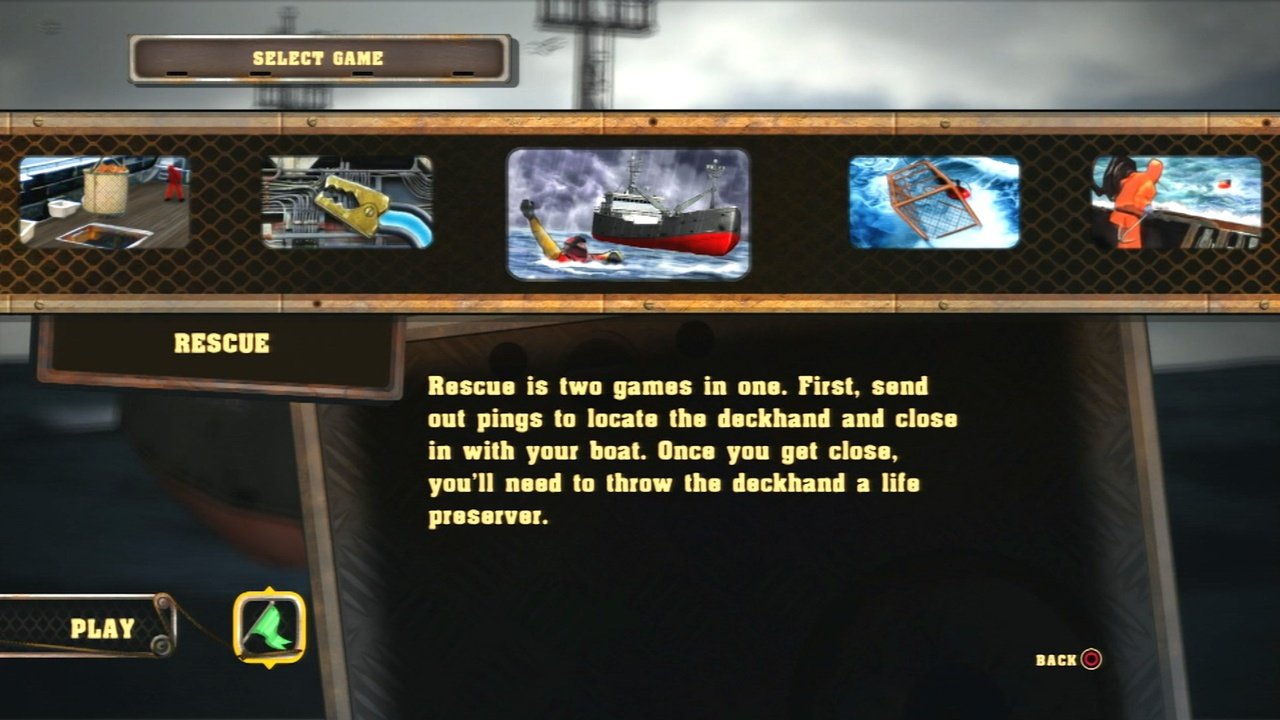1280x720 pixels.
Task: Select the RESCUE nameplate
Action: point(221,343)
